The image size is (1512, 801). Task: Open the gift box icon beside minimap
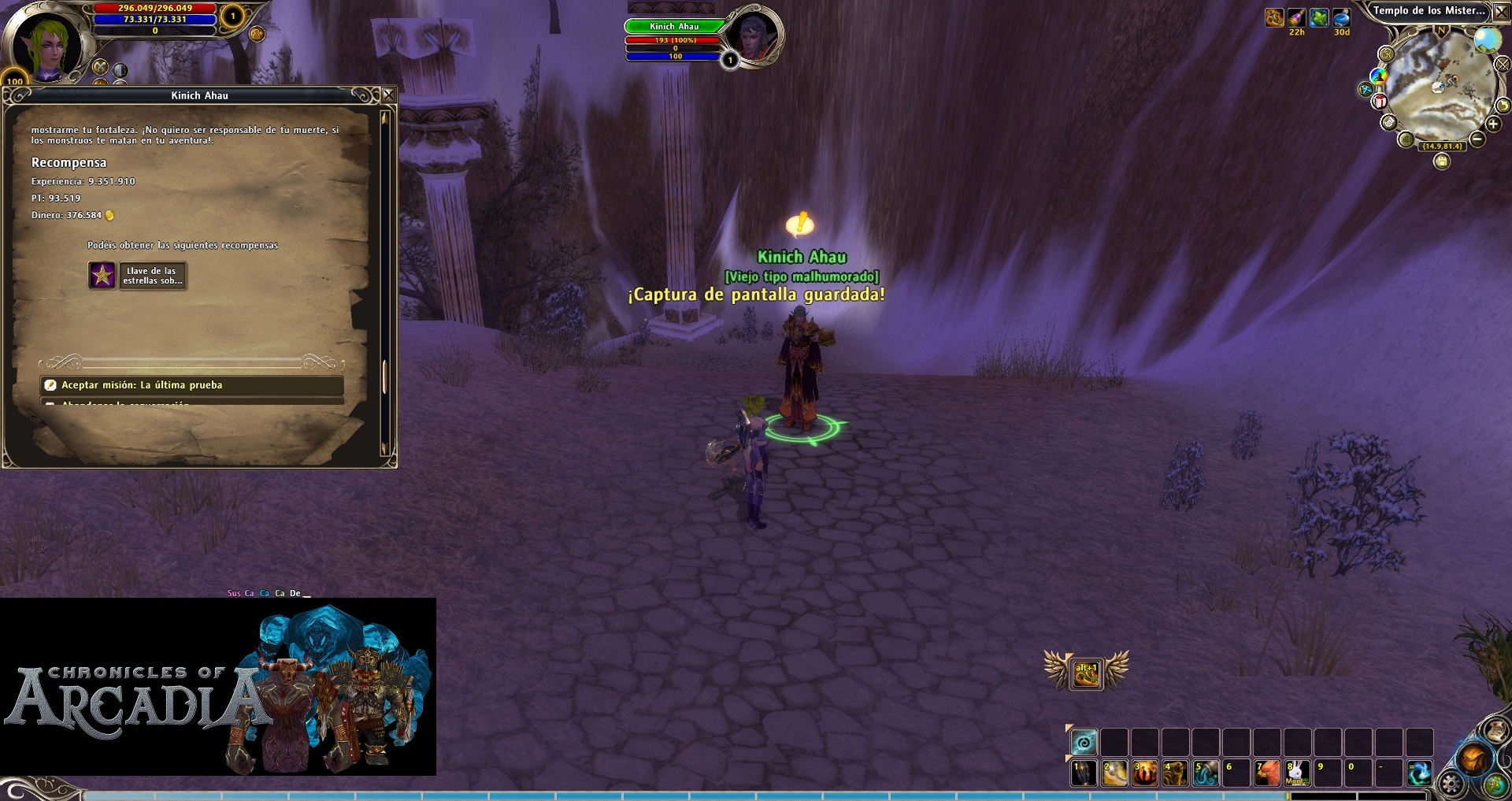point(1380,102)
